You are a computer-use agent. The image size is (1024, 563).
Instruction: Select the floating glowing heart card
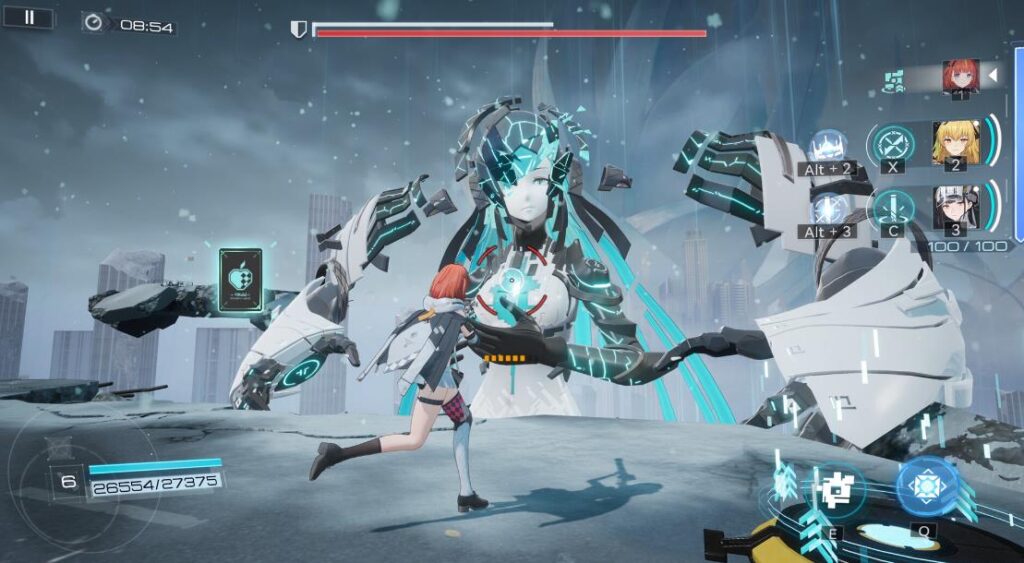pos(240,281)
